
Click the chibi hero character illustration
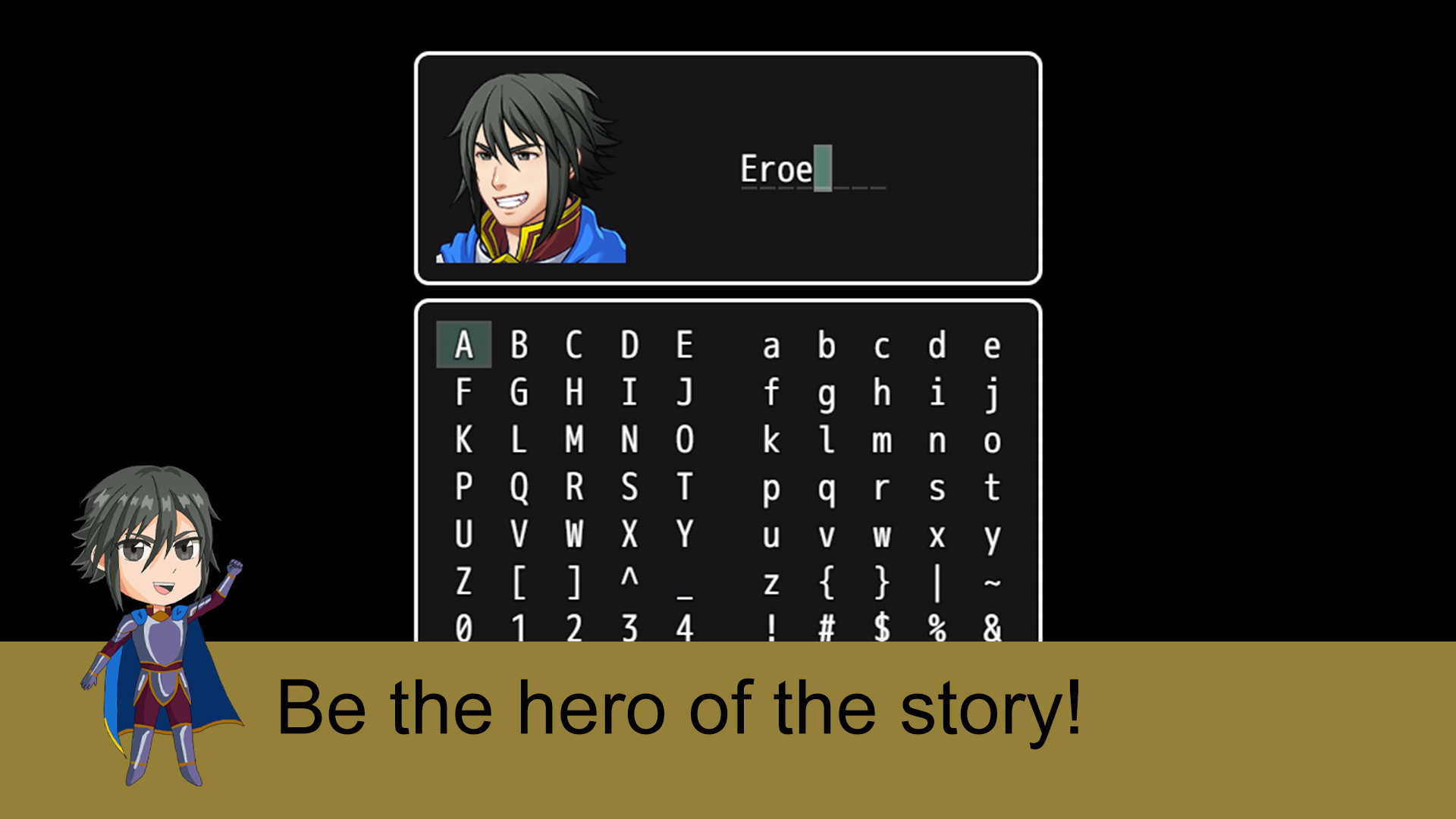[x=159, y=629]
